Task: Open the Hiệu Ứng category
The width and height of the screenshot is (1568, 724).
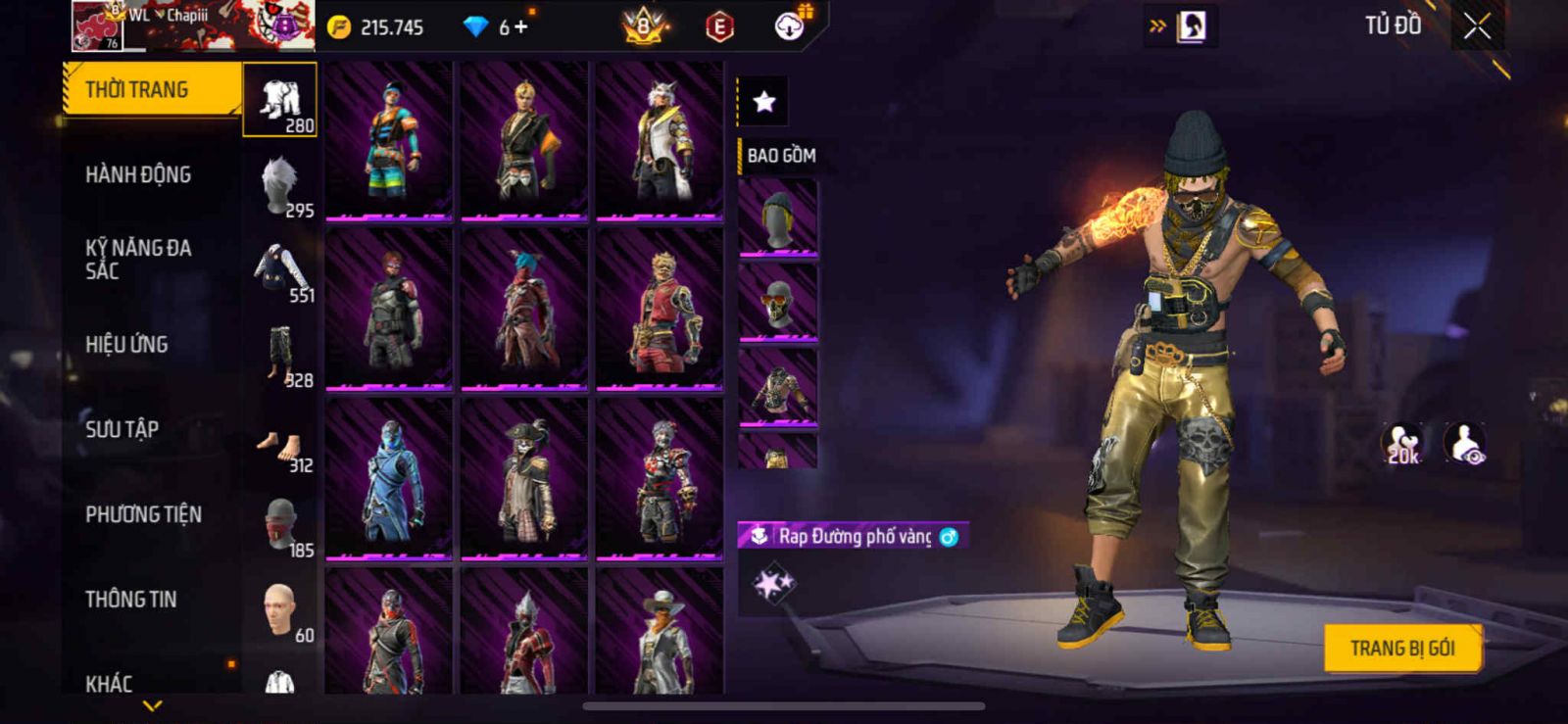Action: [126, 345]
